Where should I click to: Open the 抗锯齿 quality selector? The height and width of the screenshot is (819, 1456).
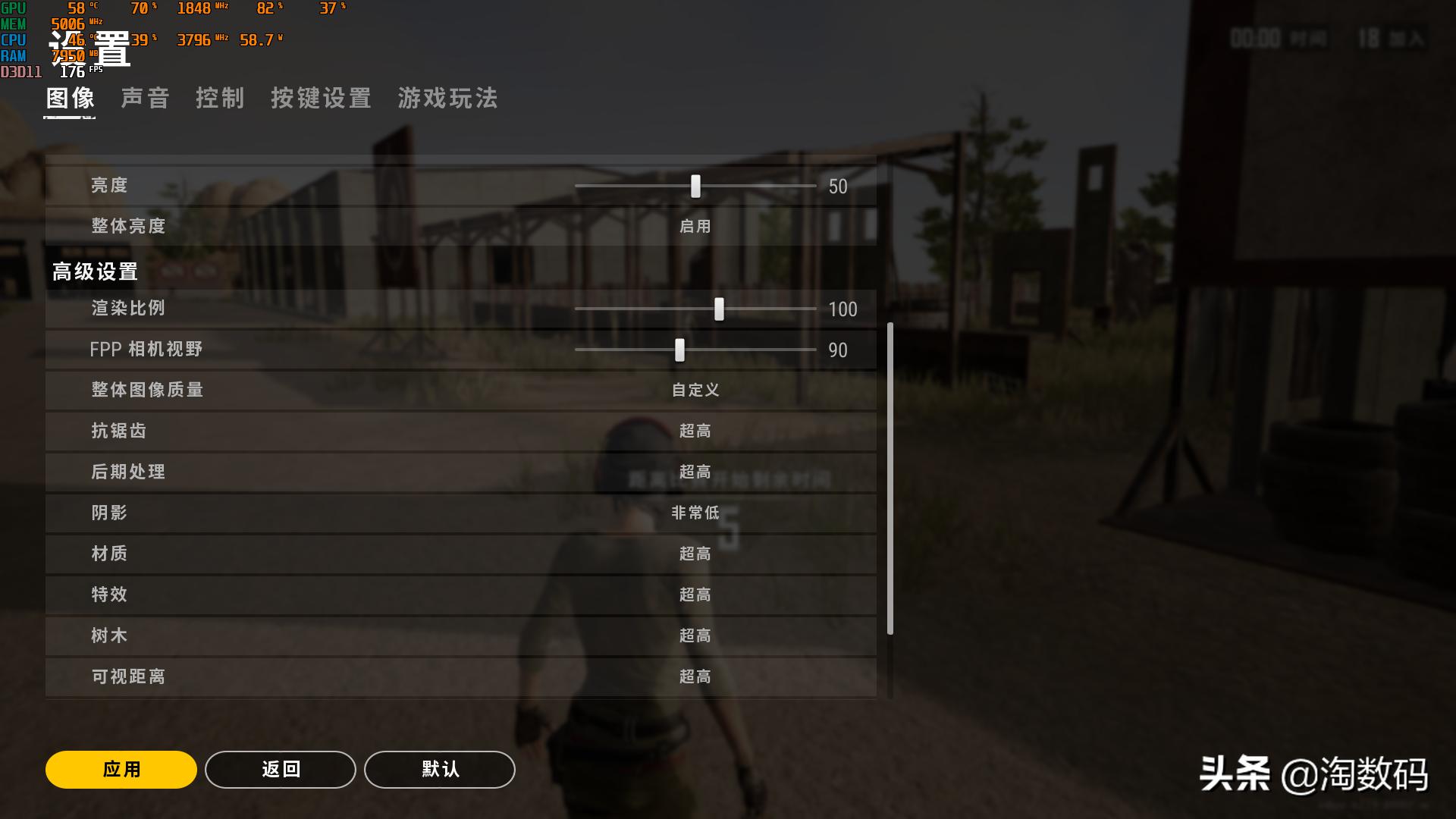pos(693,431)
